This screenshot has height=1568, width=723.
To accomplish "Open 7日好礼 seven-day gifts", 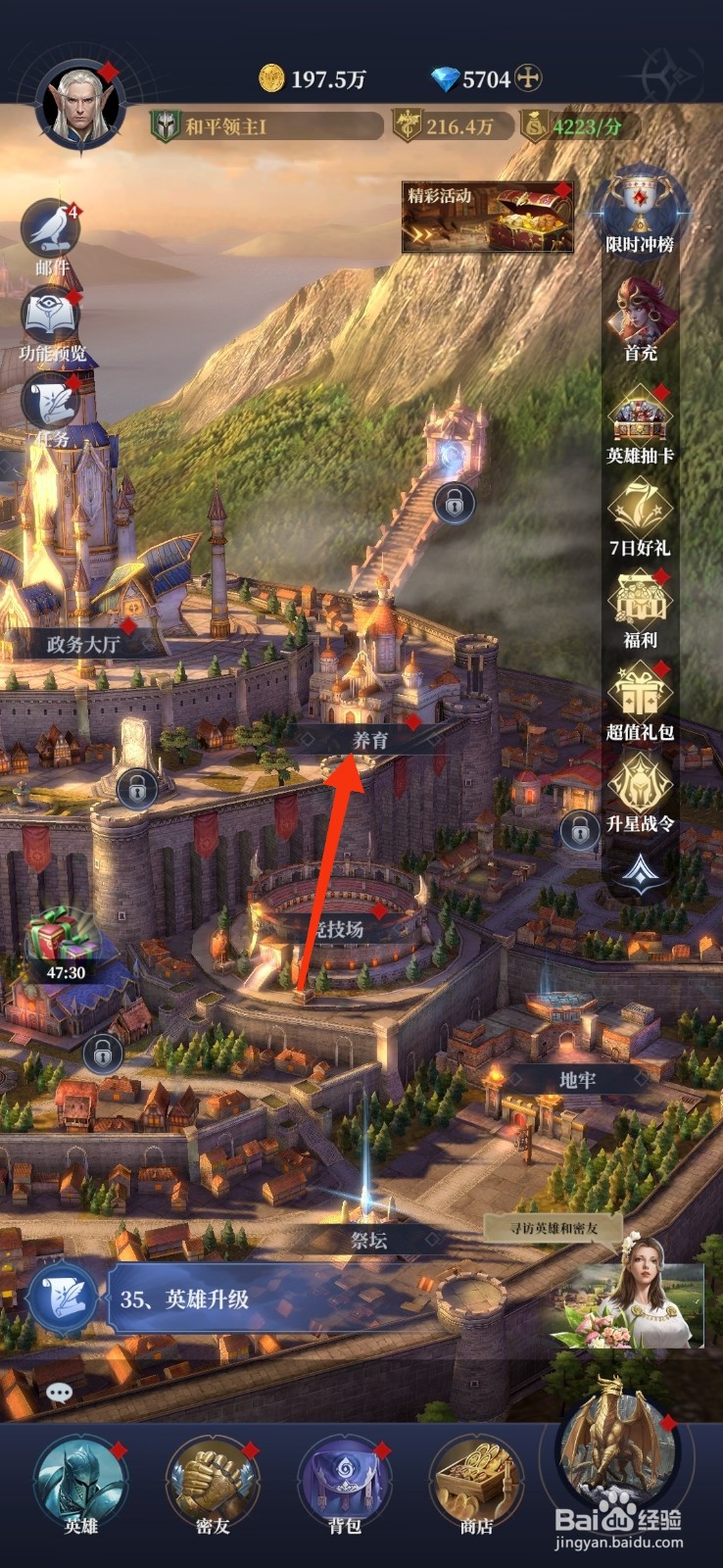I will point(640,516).
